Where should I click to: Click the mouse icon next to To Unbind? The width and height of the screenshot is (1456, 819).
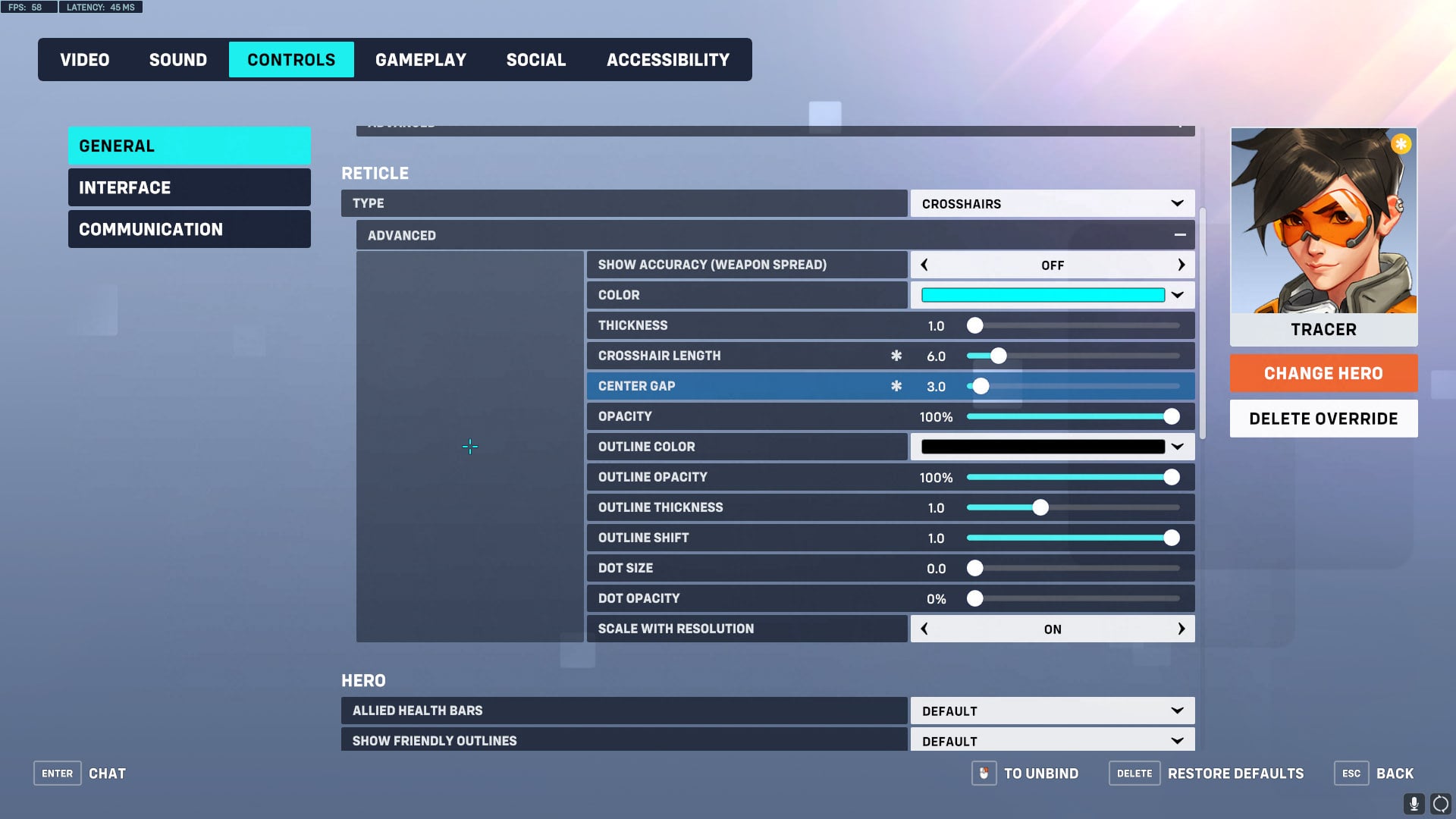point(984,773)
